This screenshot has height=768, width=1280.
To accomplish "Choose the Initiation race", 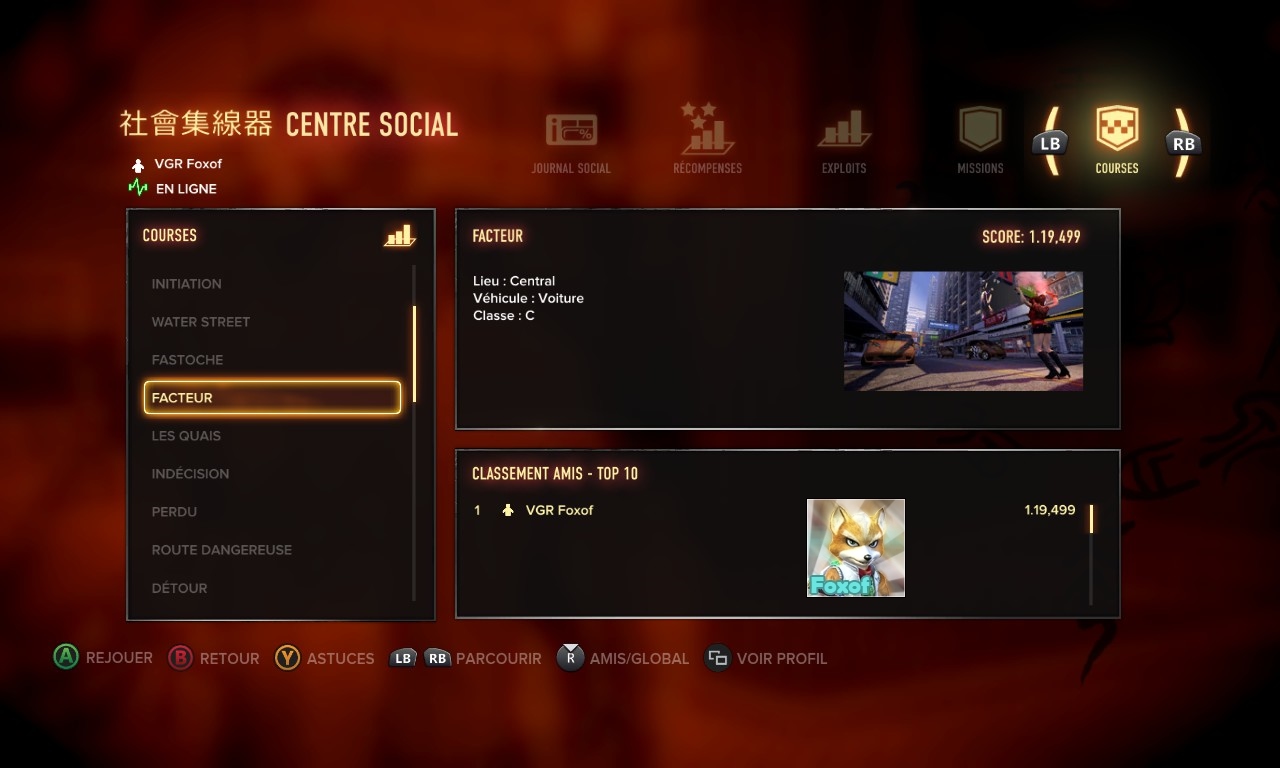I will (187, 284).
